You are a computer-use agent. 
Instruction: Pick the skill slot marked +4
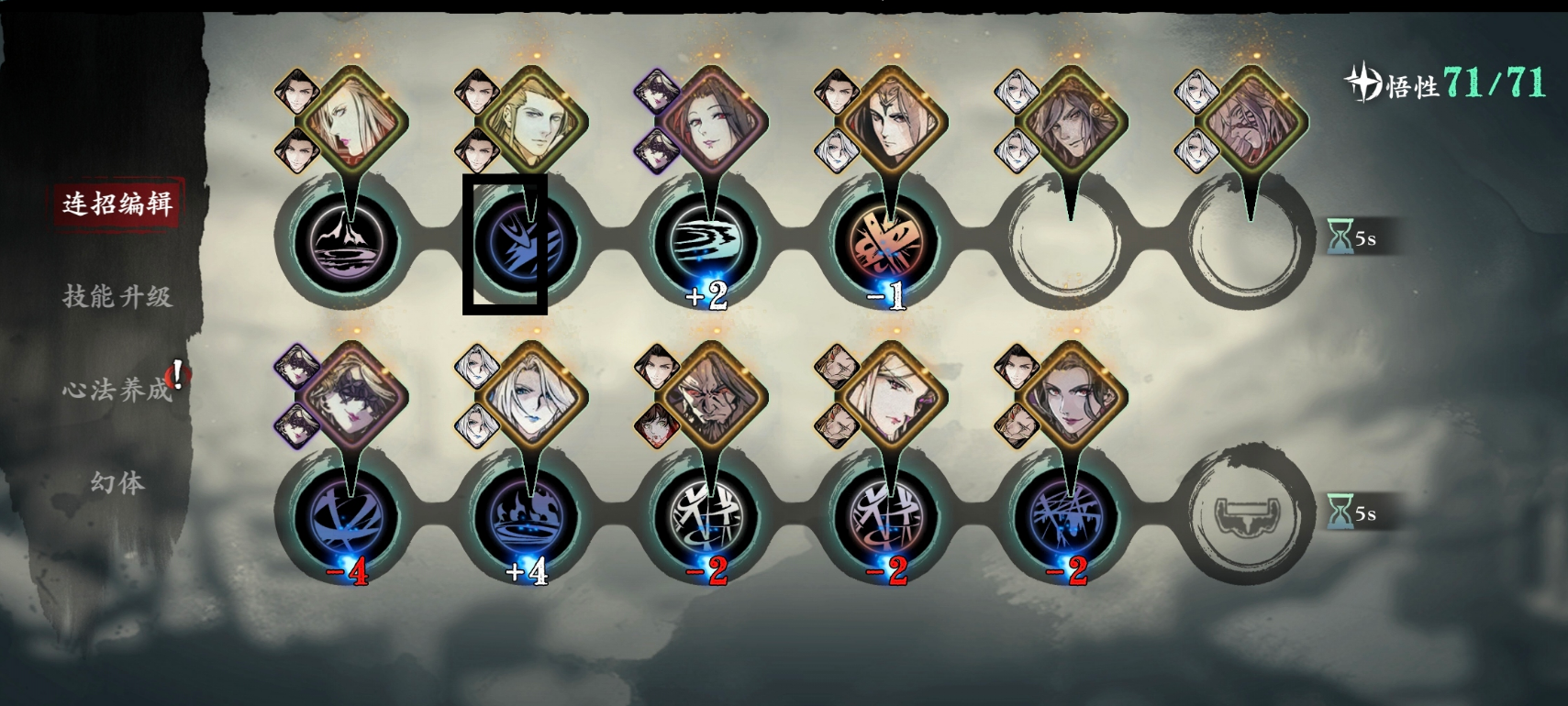[x=528, y=518]
